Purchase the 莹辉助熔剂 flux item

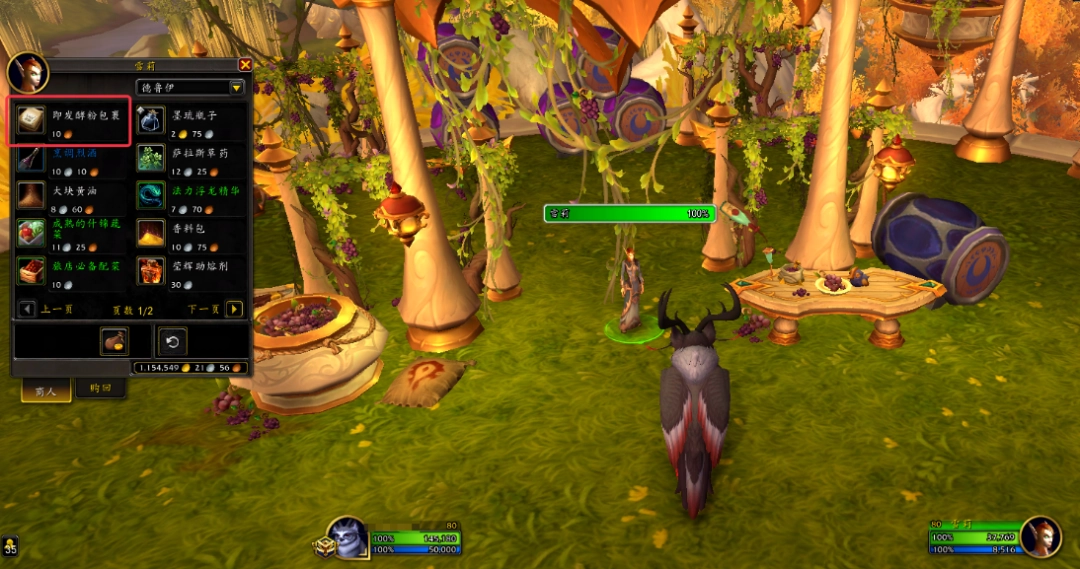(x=151, y=271)
